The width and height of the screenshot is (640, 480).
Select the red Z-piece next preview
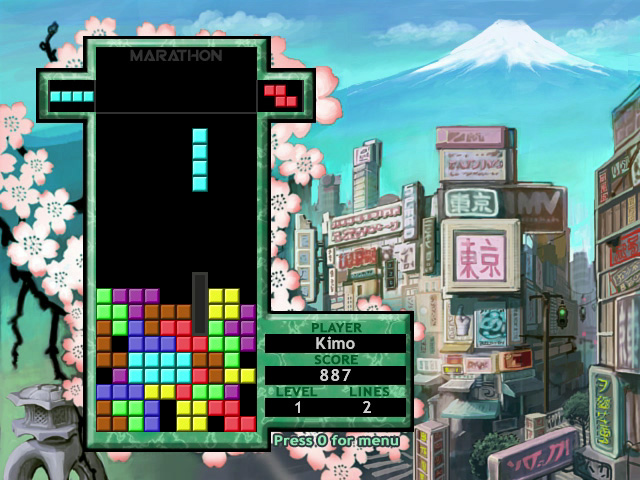click(x=281, y=95)
